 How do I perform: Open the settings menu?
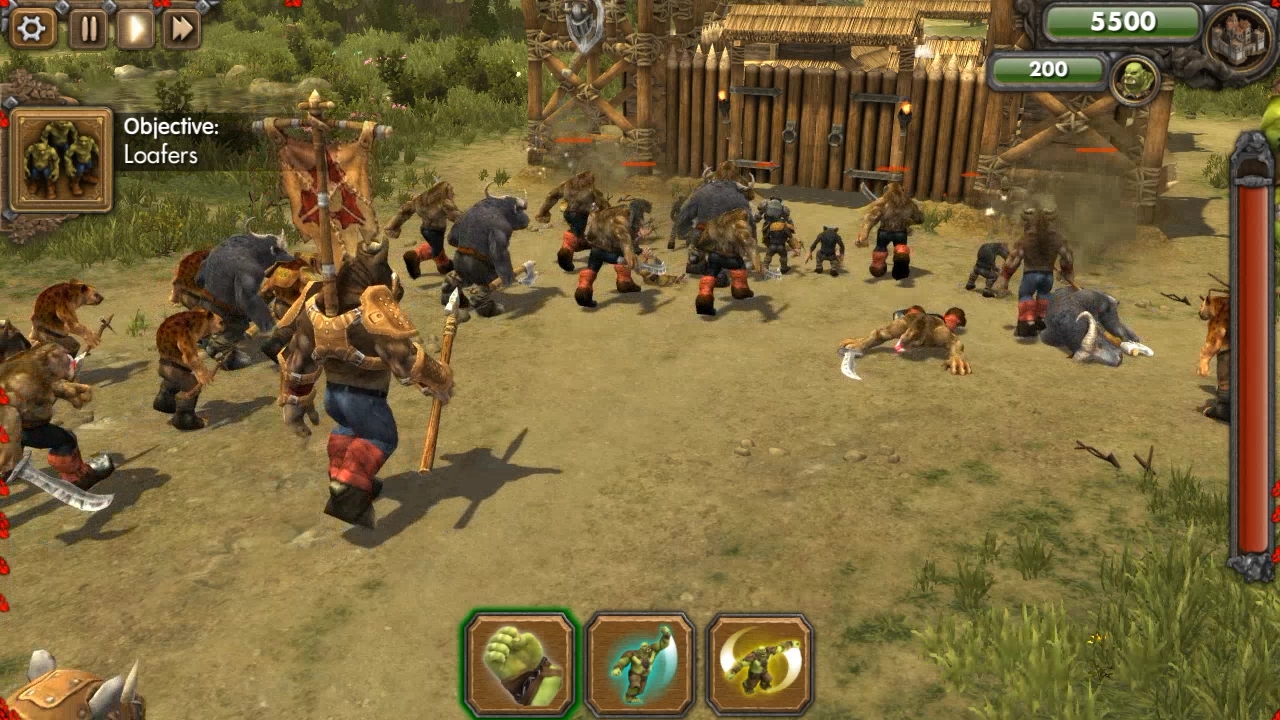pyautogui.click(x=31, y=27)
